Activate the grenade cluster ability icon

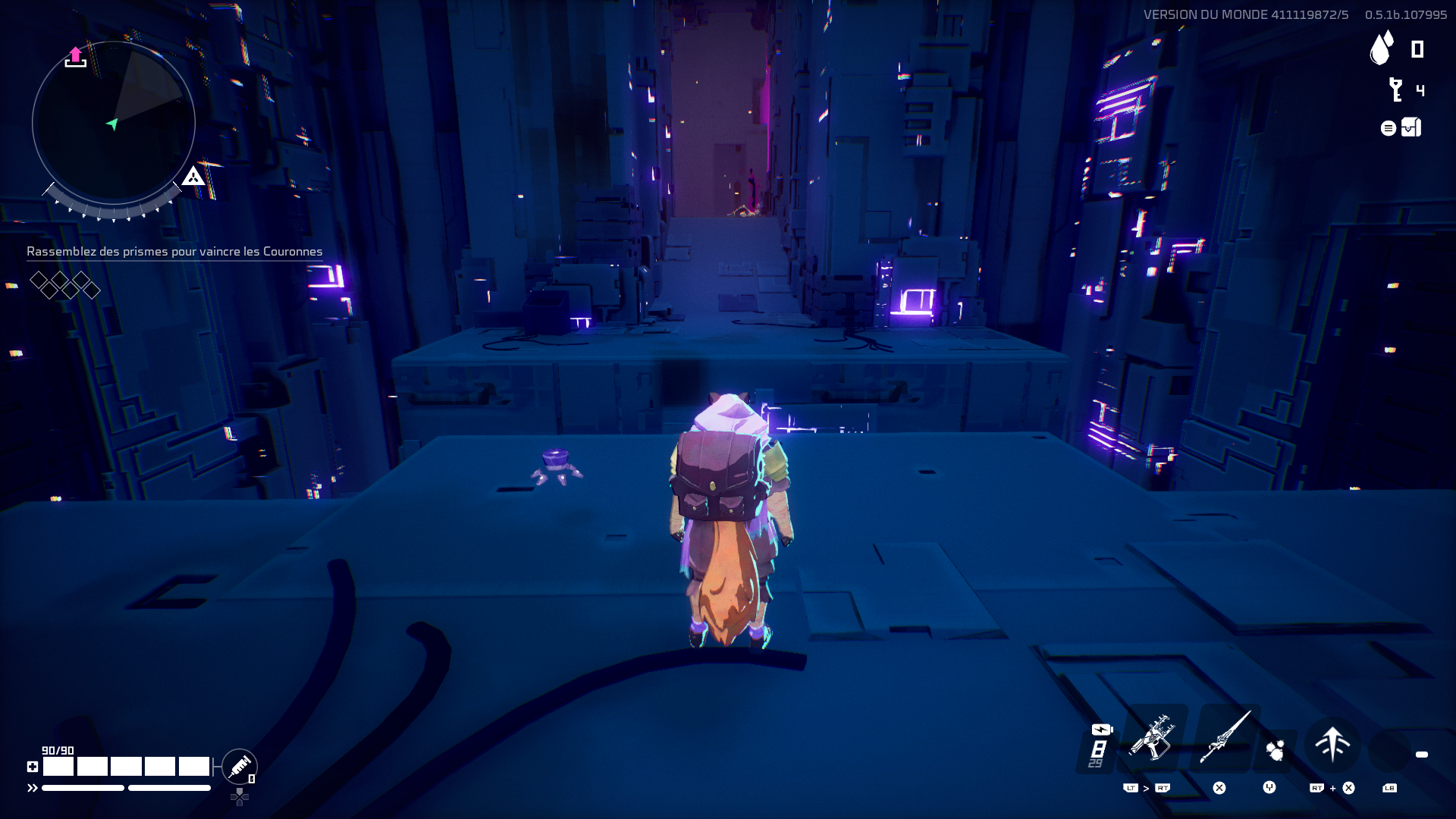tap(1276, 750)
